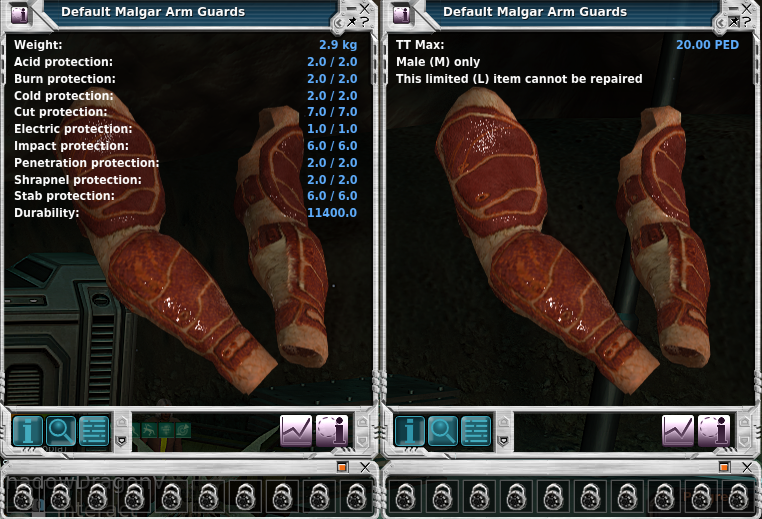Open the magnifier tab in TT Max window
Viewport: 762px width, 519px height.
coord(443,431)
